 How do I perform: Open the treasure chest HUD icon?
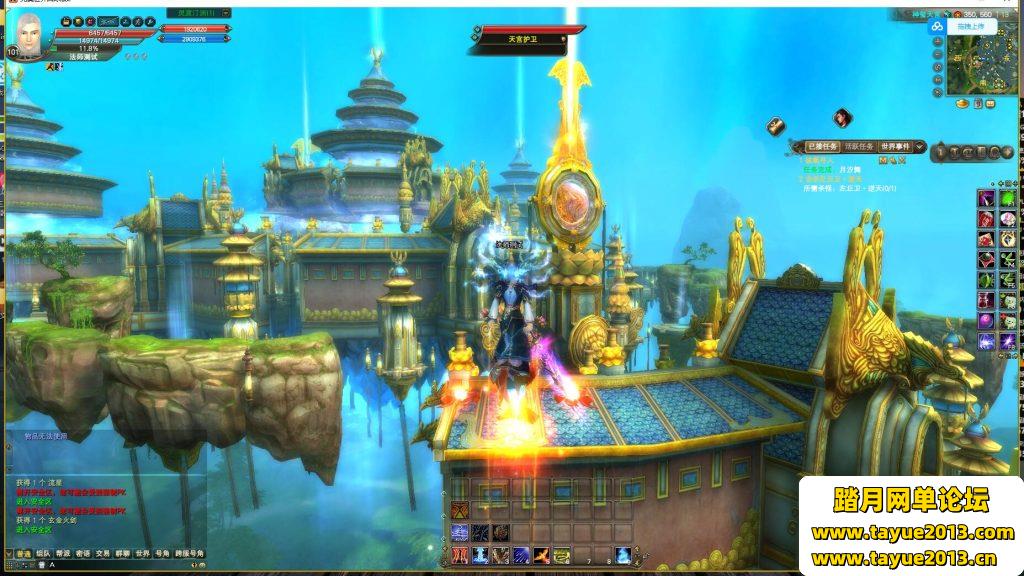pyautogui.click(x=776, y=126)
